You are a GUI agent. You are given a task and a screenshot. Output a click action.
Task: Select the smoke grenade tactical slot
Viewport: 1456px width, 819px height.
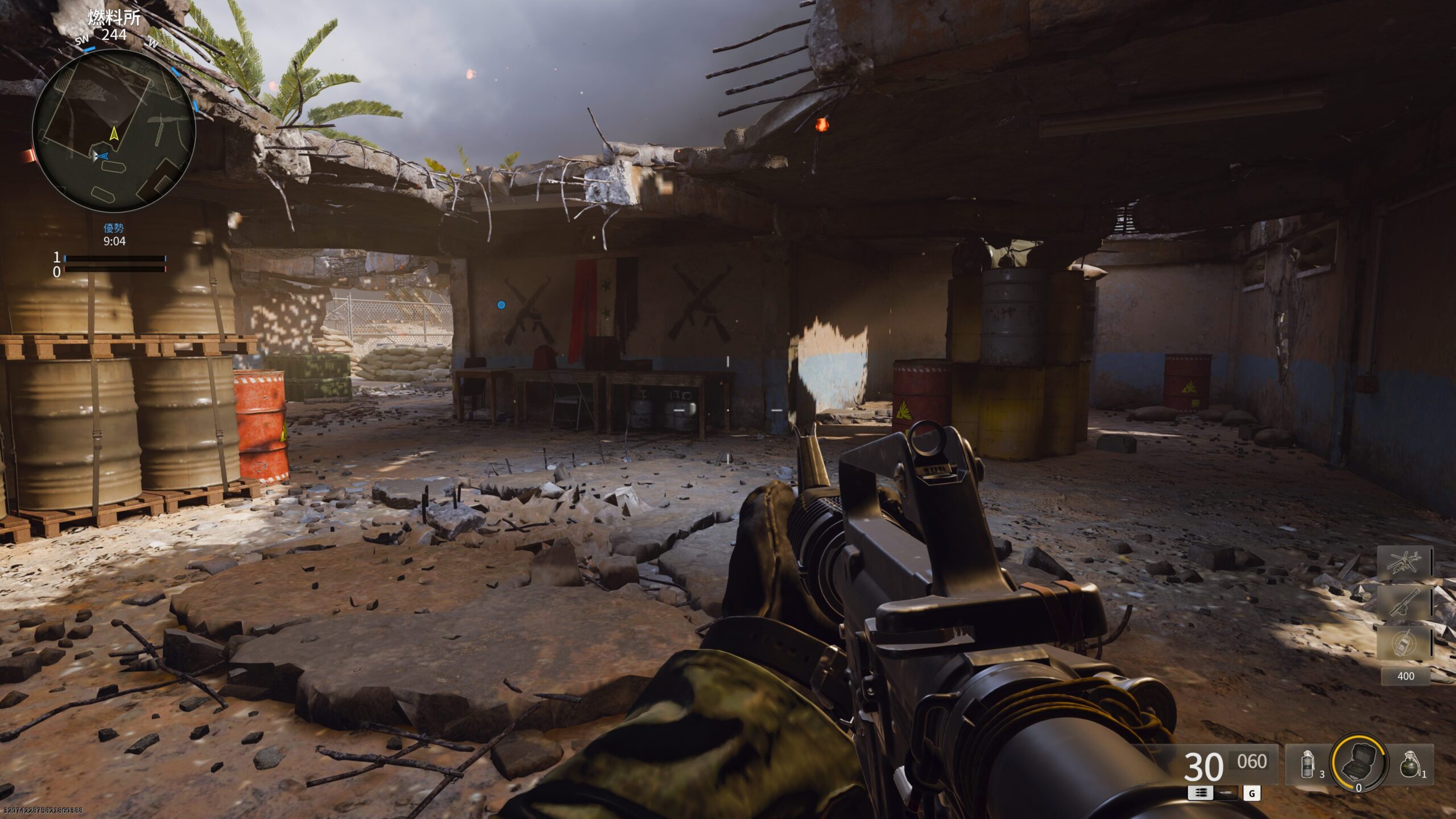tap(1308, 764)
